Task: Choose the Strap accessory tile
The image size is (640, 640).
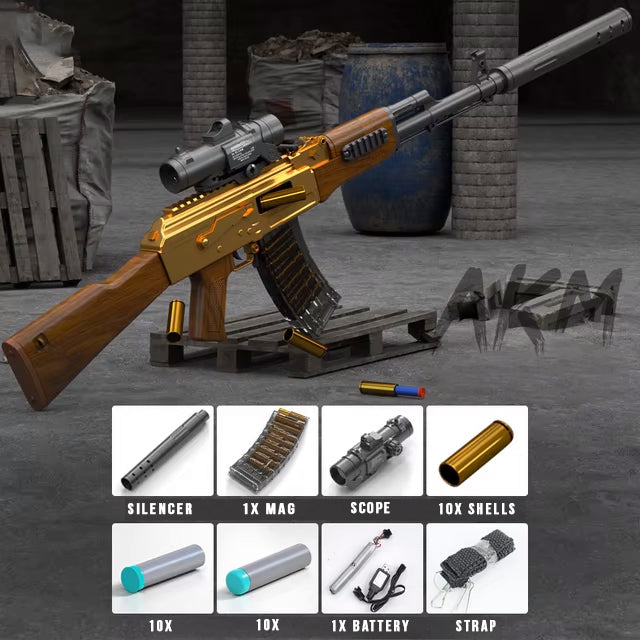Action: [x=476, y=568]
